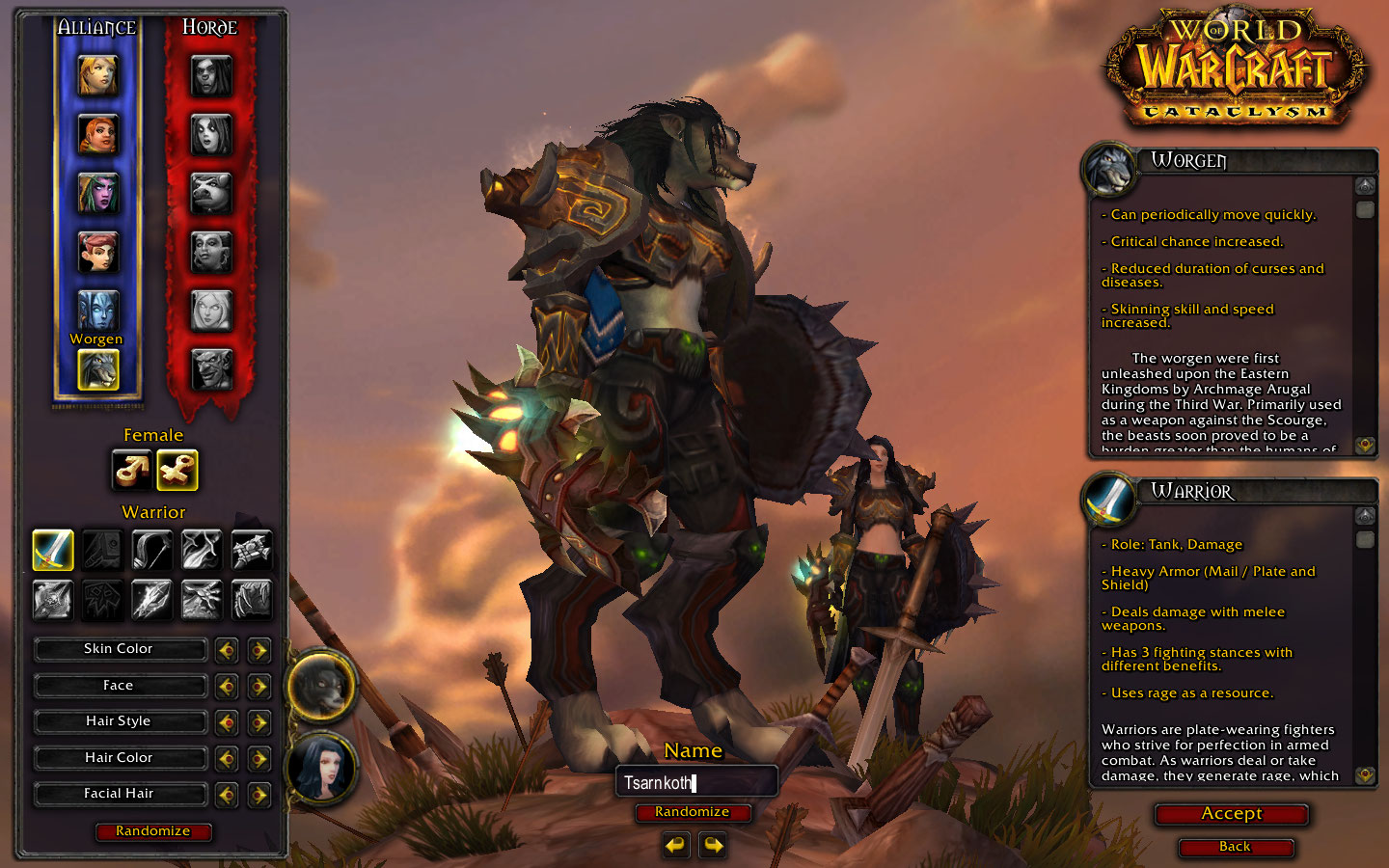Pick the Draenei race portrait
Viewport: 1389px width, 868px height.
click(97, 311)
